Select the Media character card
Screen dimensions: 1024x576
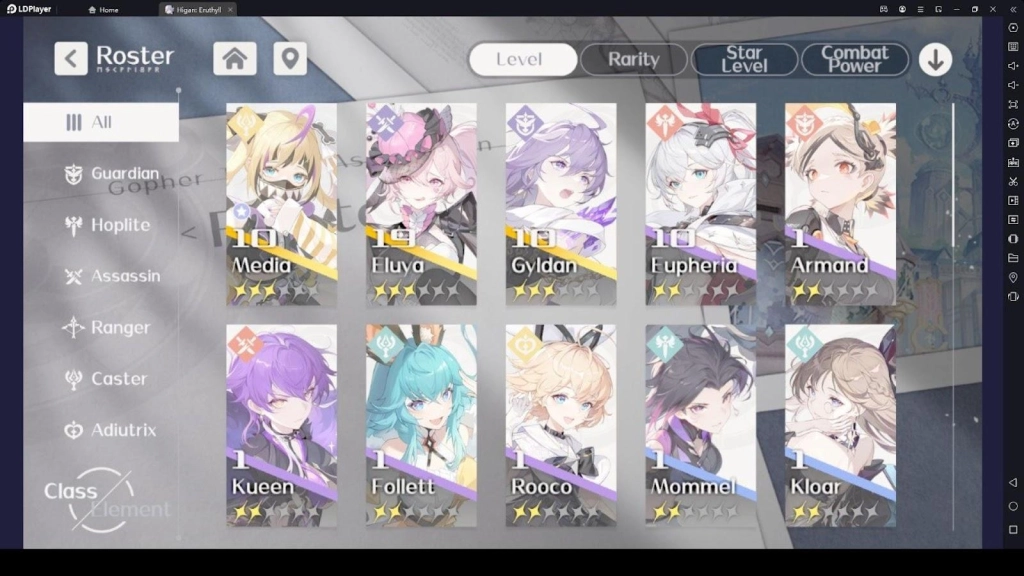tap(281, 204)
